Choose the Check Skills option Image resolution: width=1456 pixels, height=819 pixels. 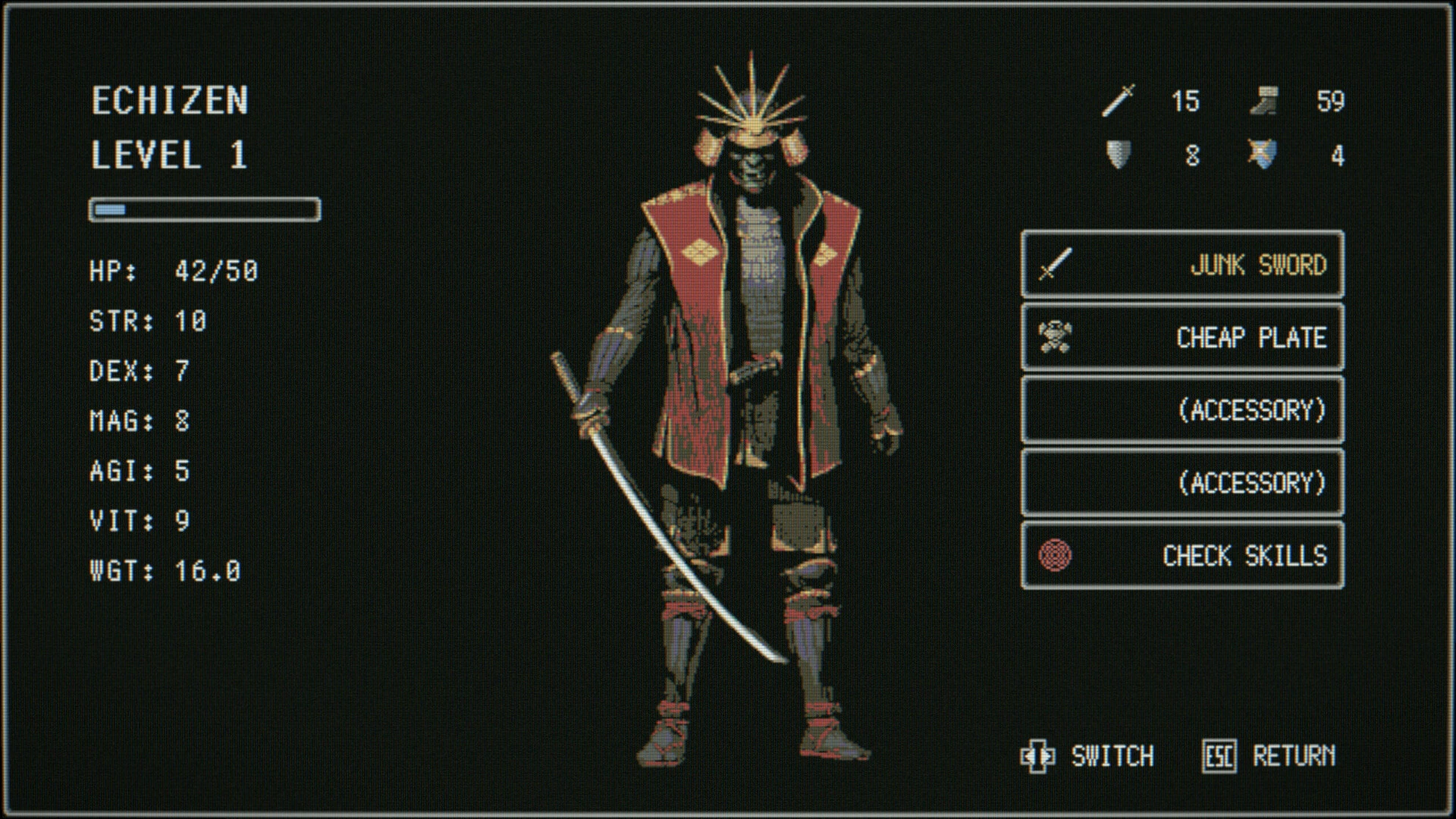(1182, 556)
